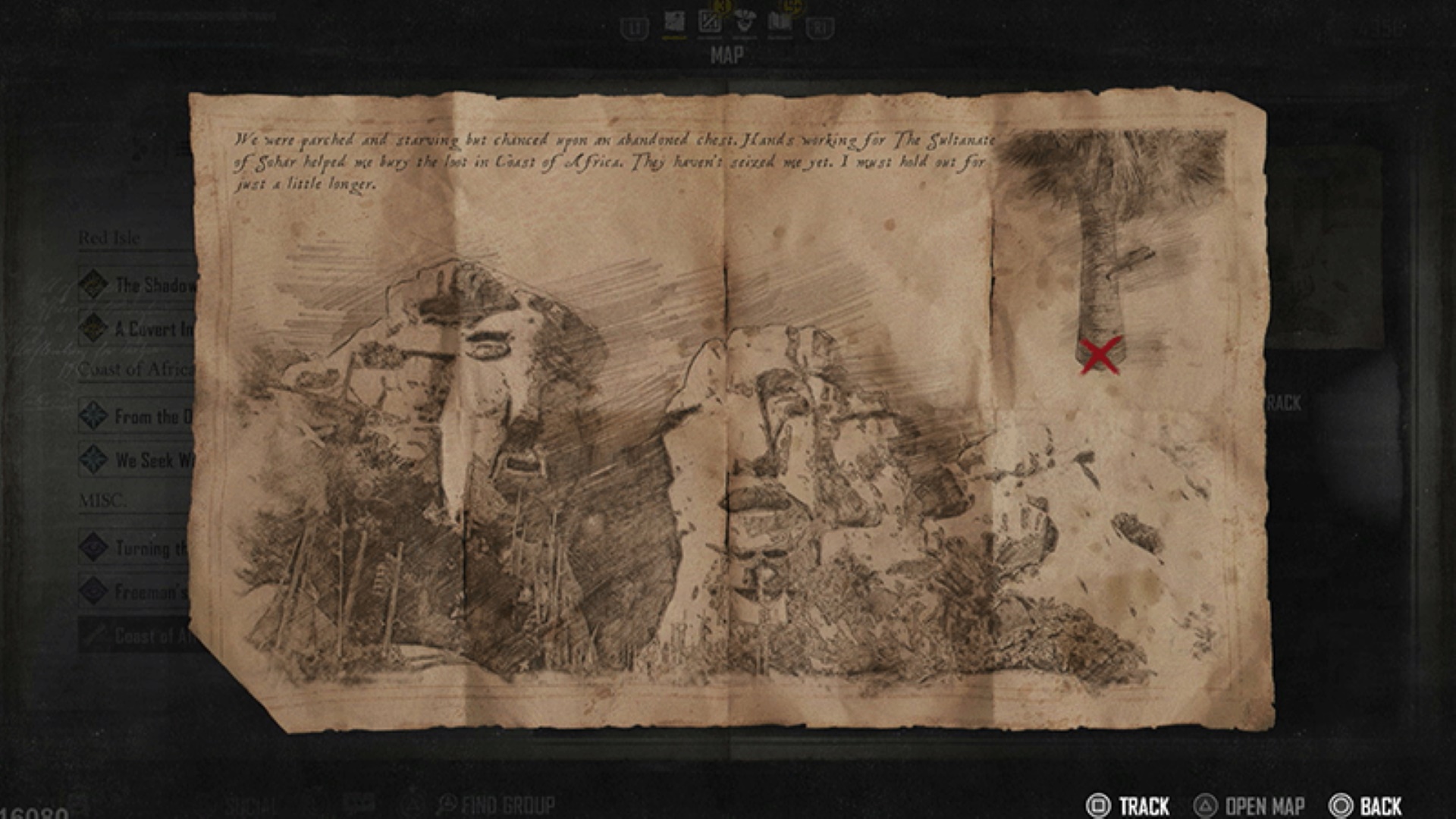Open the Turning quest under Misc
Viewport: 1456px width, 819px height.
click(x=144, y=548)
